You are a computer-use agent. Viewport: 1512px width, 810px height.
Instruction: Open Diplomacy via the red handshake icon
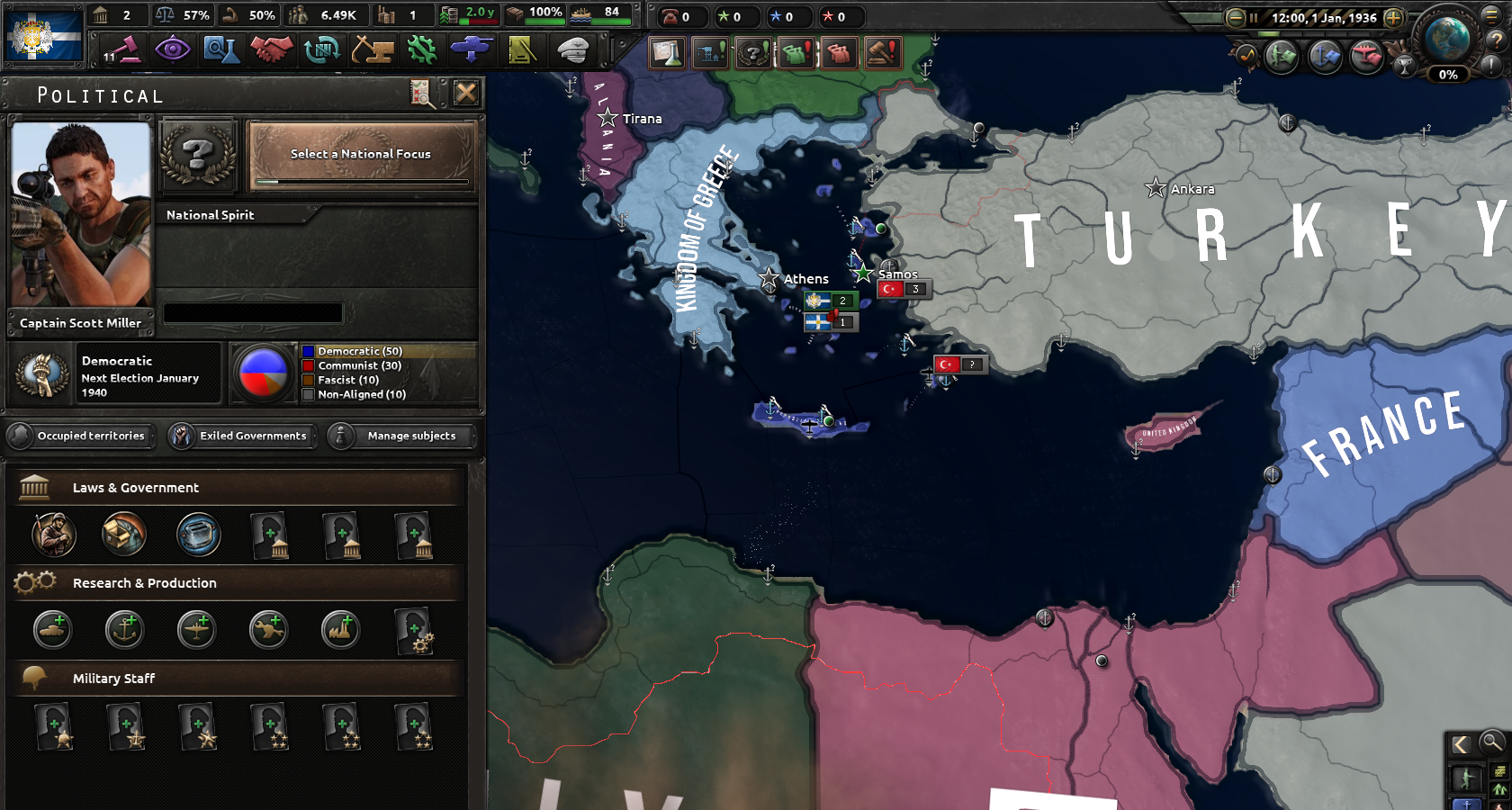(x=271, y=50)
